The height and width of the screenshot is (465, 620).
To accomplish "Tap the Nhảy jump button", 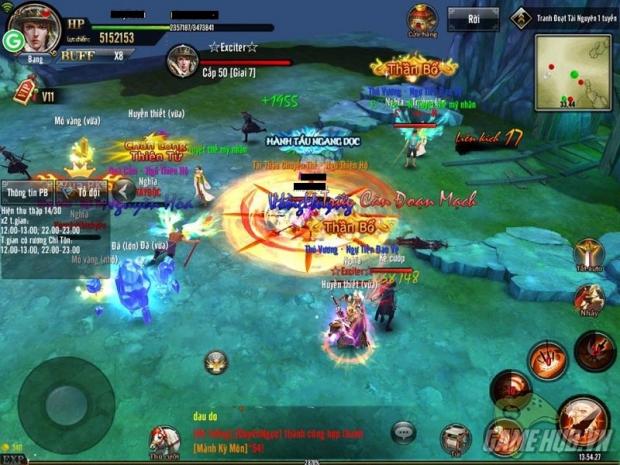I will pos(589,300).
